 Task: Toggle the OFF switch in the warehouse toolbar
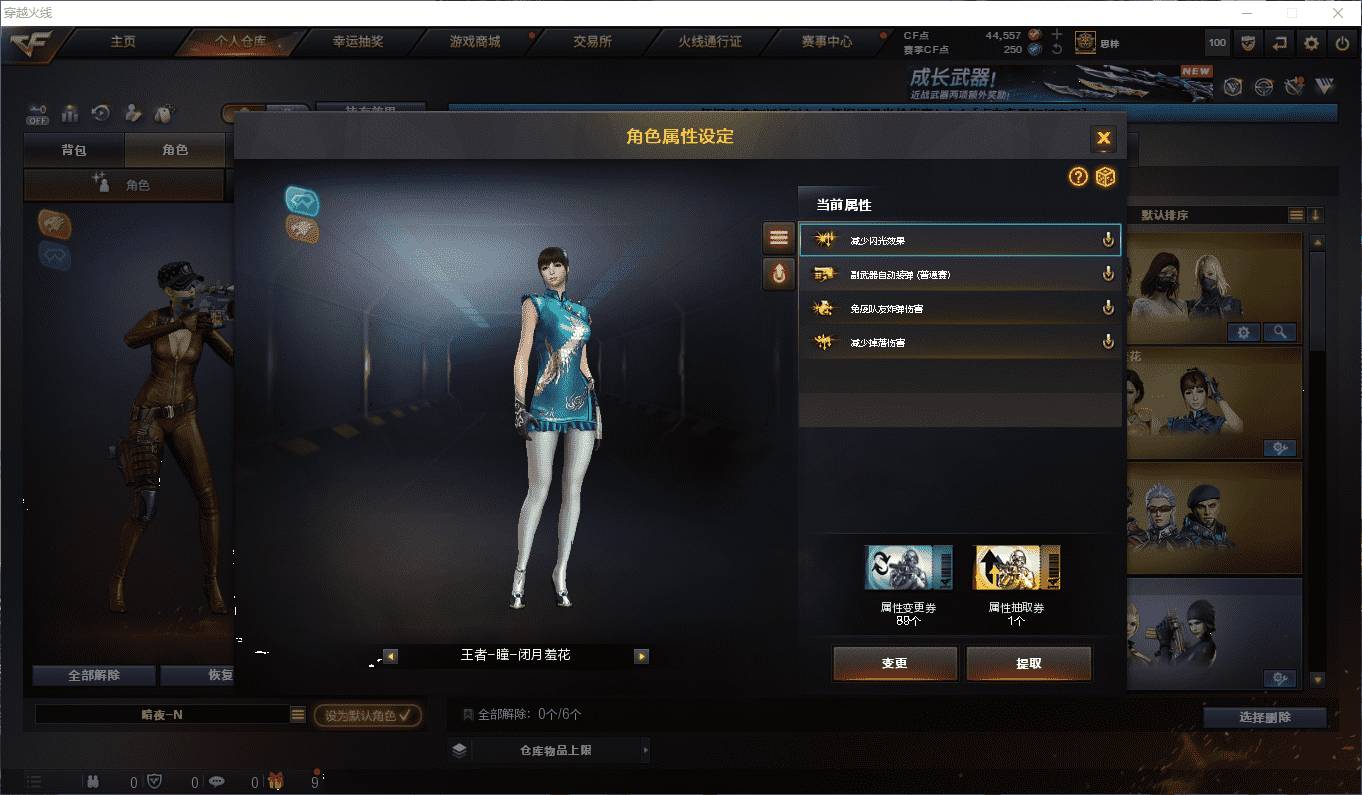(39, 113)
